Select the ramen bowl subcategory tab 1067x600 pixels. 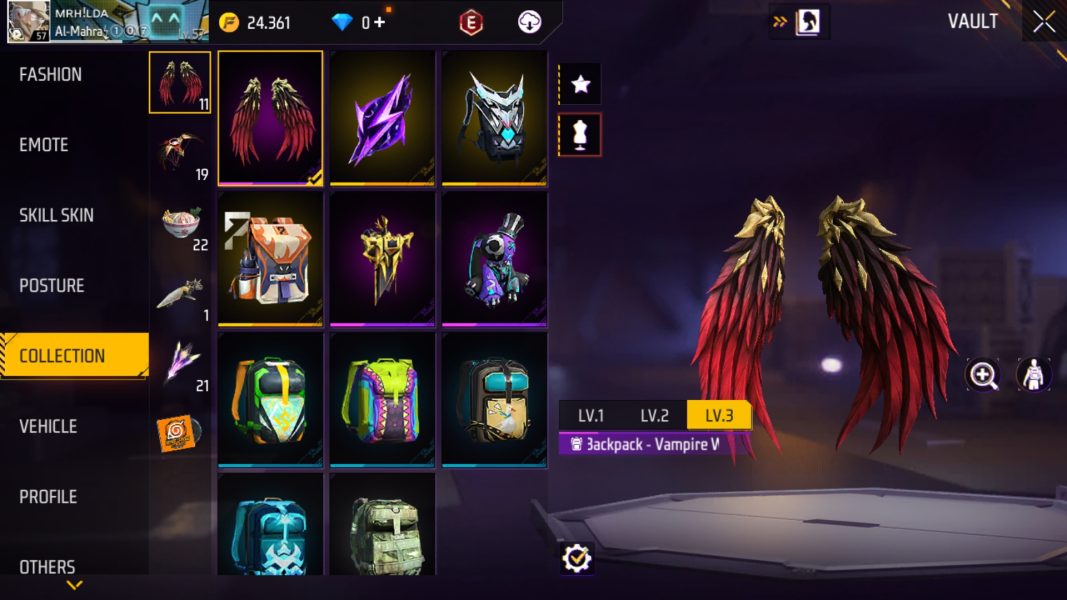(x=181, y=222)
